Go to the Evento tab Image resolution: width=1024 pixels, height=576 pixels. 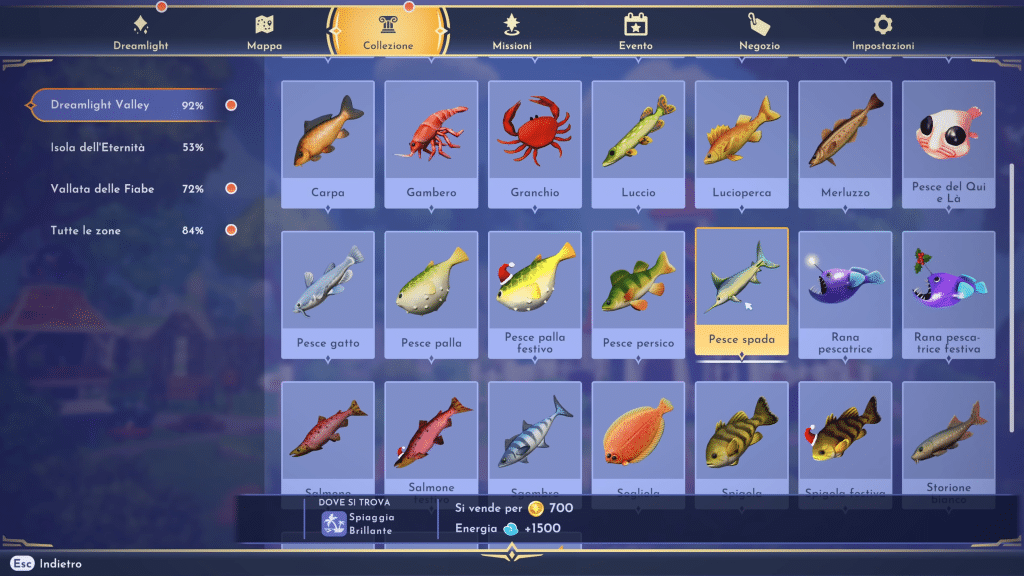pos(635,32)
